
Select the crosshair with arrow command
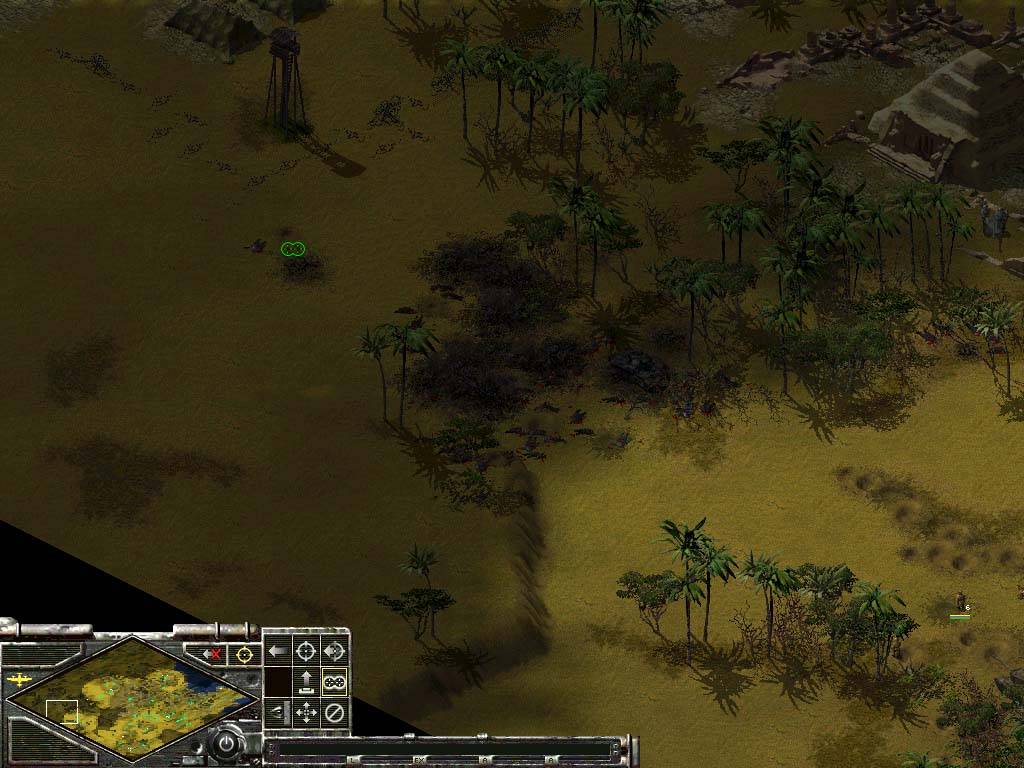pos(334,651)
